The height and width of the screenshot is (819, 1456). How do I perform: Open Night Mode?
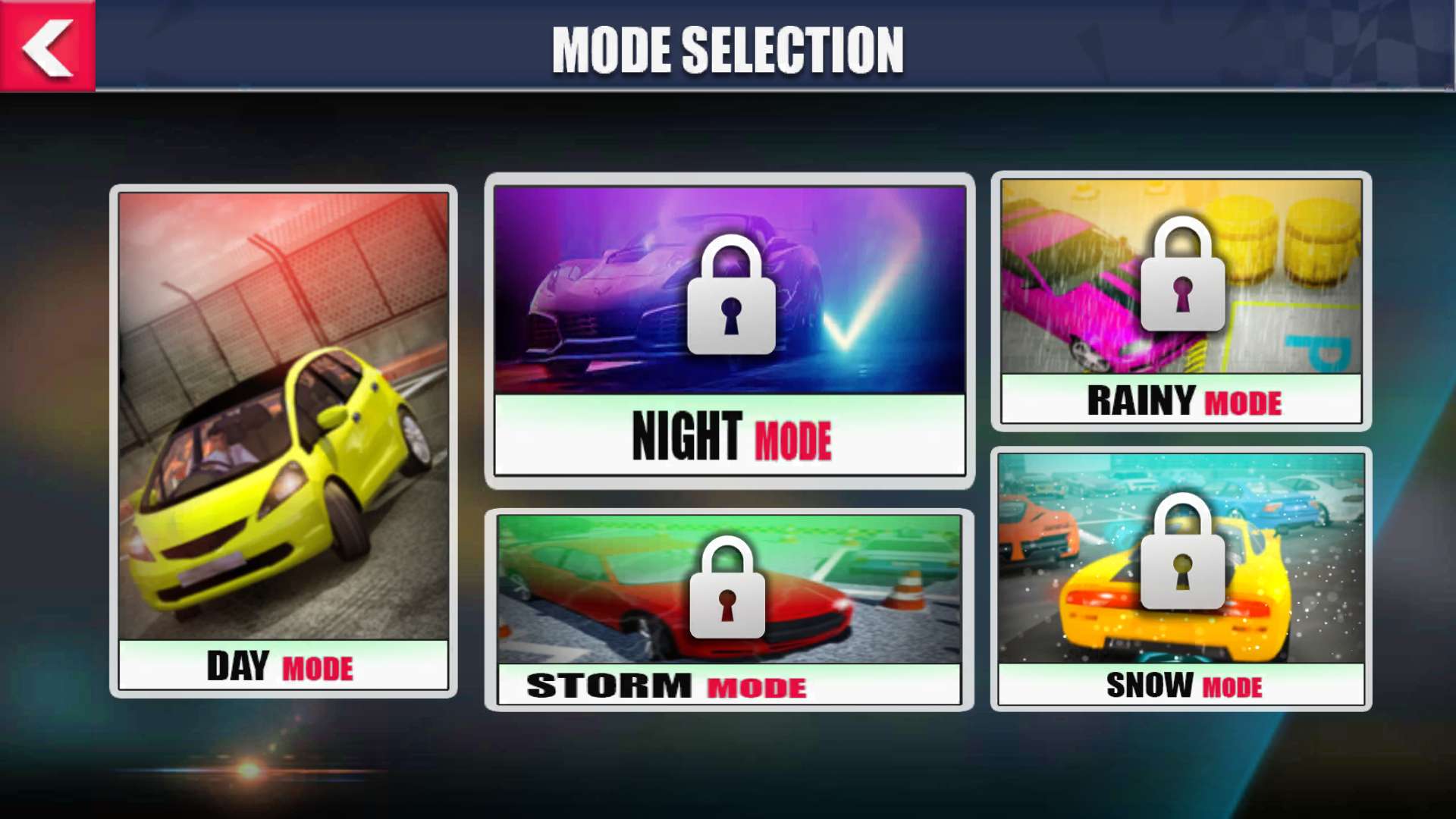point(730,326)
